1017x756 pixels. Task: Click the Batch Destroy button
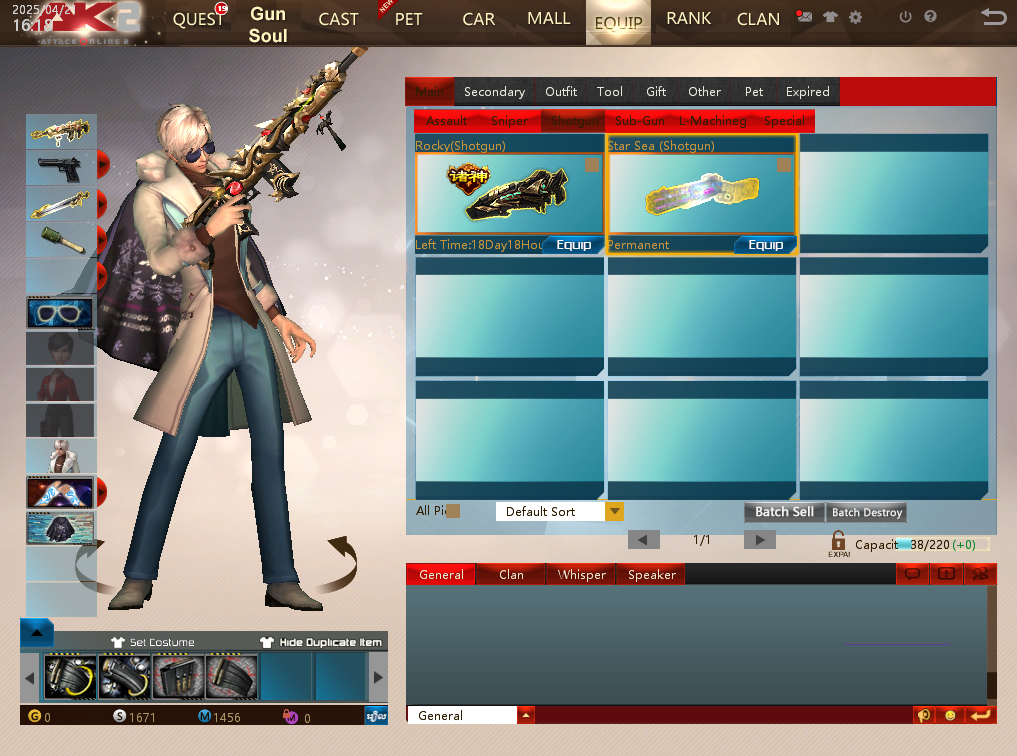[867, 512]
